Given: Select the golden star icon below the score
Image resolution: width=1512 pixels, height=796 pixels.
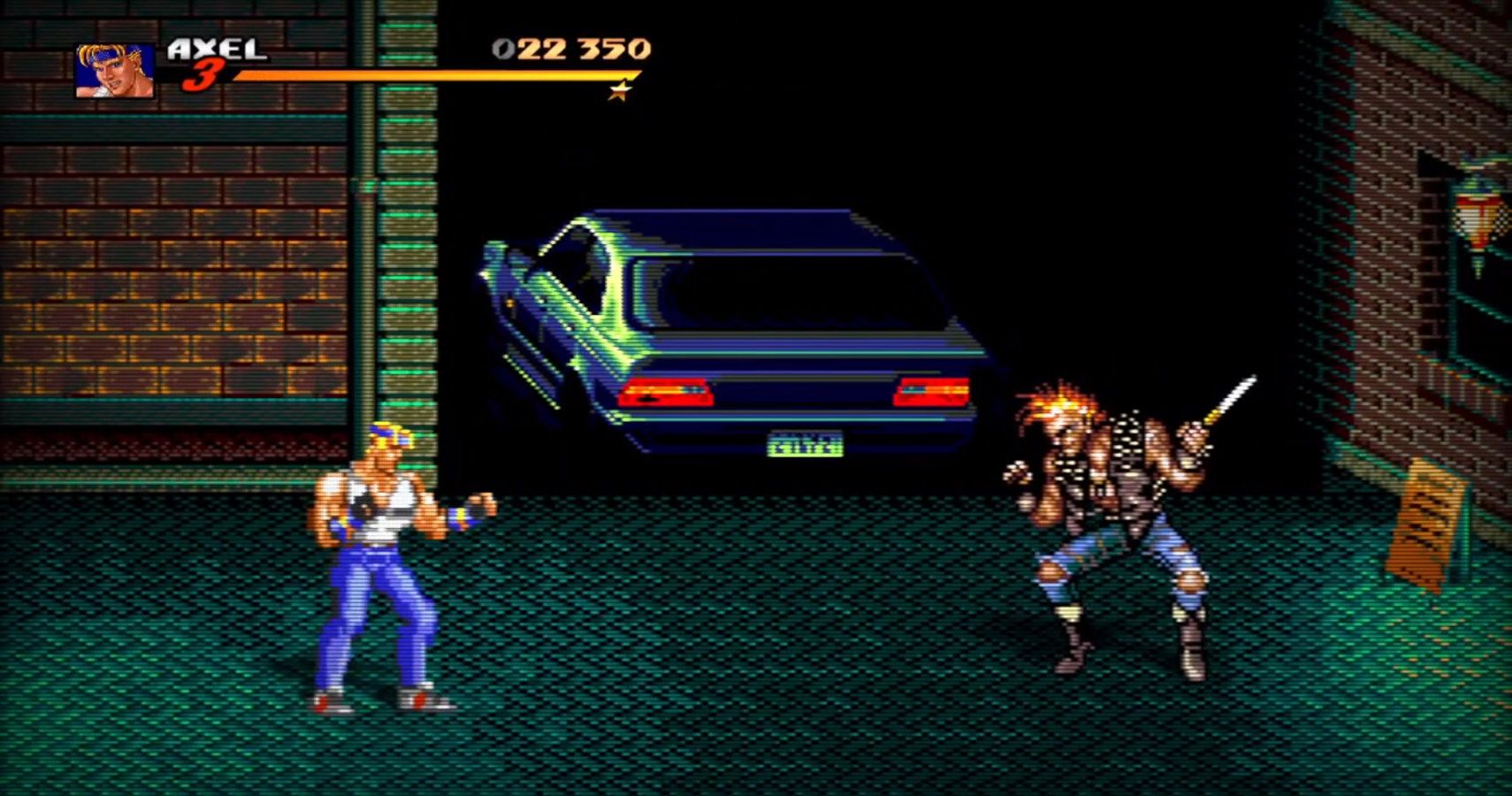Looking at the screenshot, I should pos(619,90).
